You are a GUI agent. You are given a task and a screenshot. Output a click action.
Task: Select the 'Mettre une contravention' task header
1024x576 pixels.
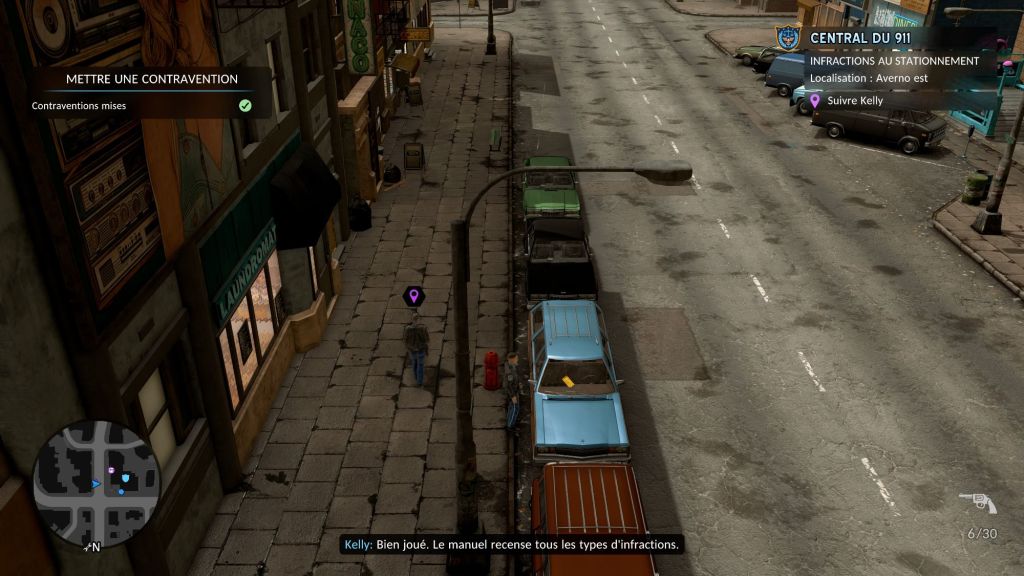152,79
